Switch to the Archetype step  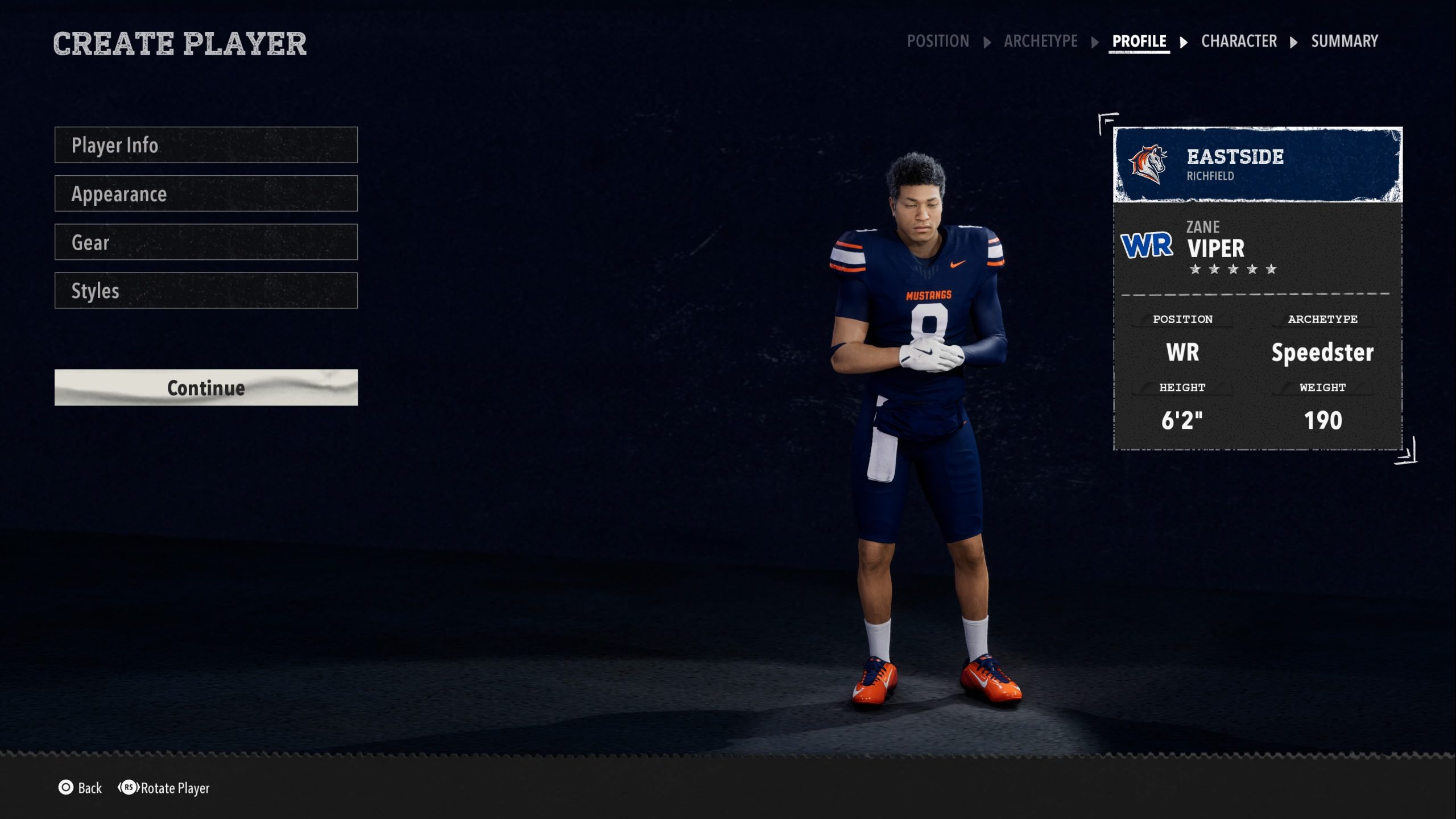pos(1040,41)
